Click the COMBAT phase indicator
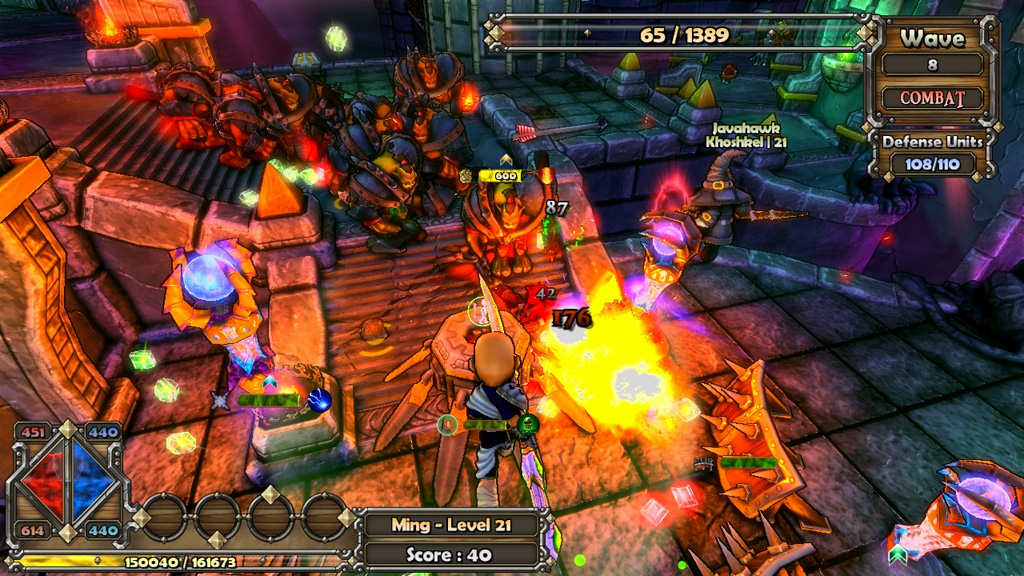1024x576 pixels. (932, 98)
